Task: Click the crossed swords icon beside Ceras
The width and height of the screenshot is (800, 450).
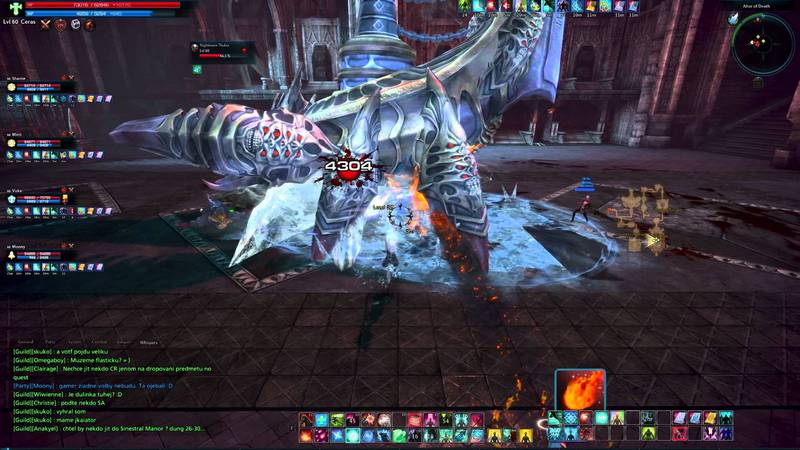Action: tap(45, 24)
